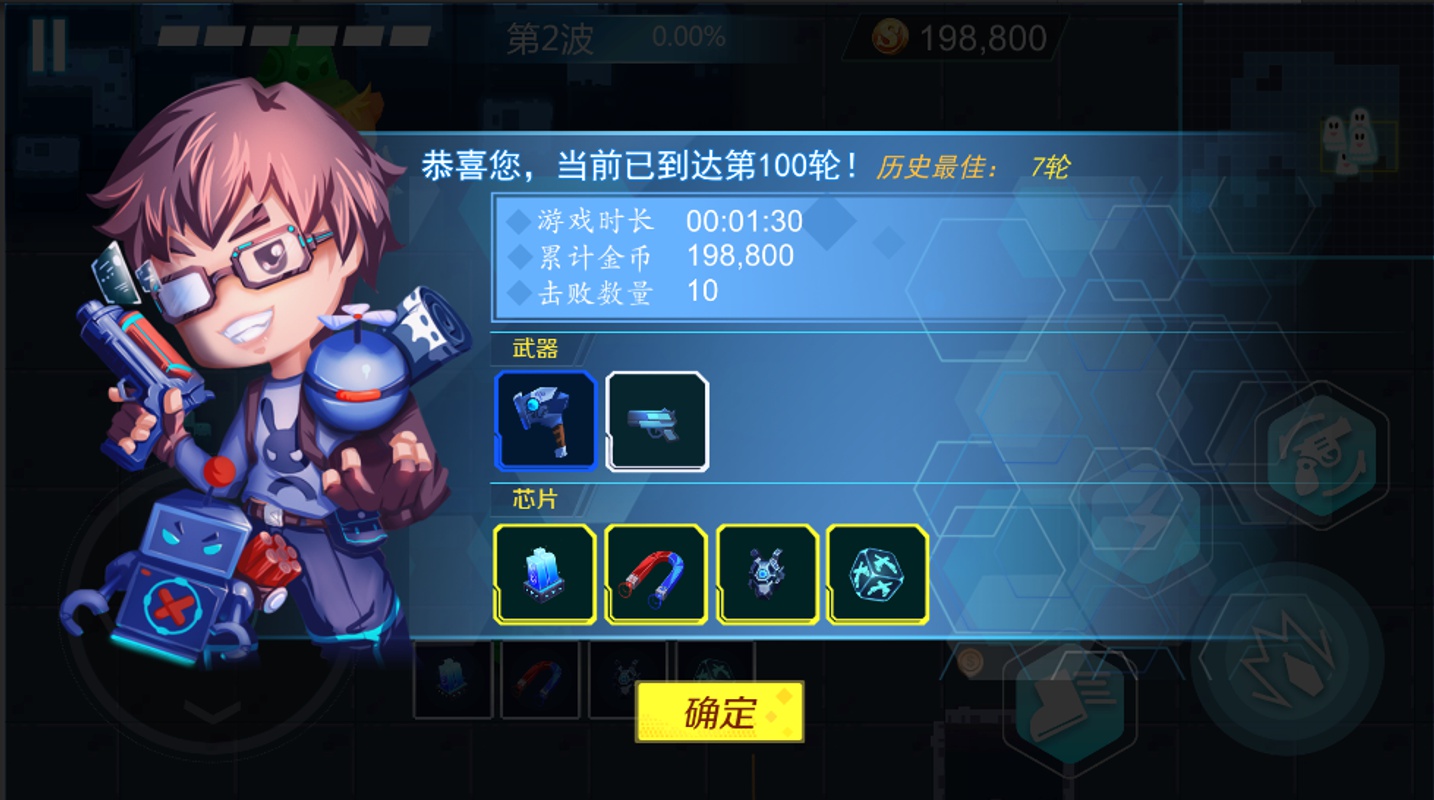Viewport: 1434px width, 800px height.
Task: Toggle selection of the dice chip slot
Action: click(x=877, y=575)
